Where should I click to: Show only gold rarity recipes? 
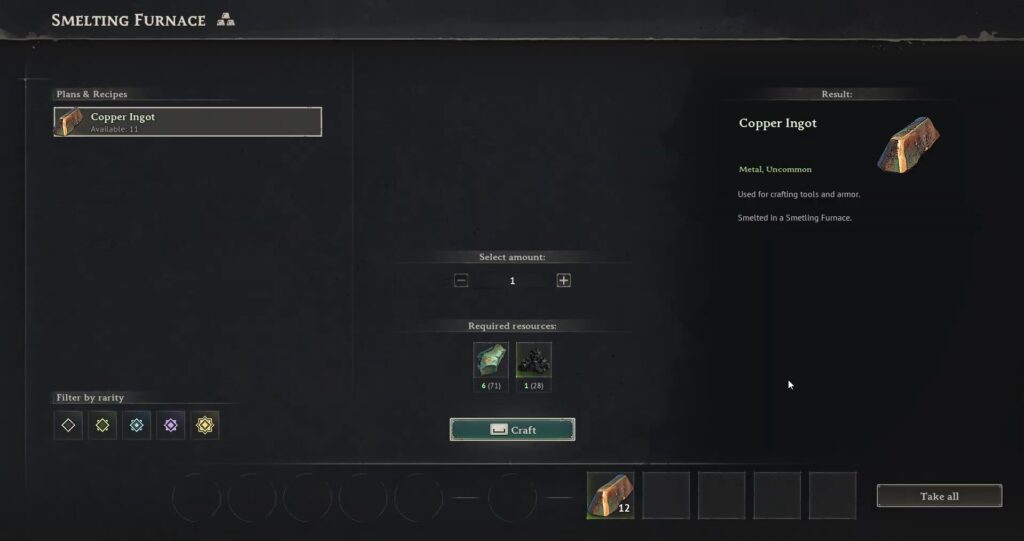pyautogui.click(x=205, y=425)
